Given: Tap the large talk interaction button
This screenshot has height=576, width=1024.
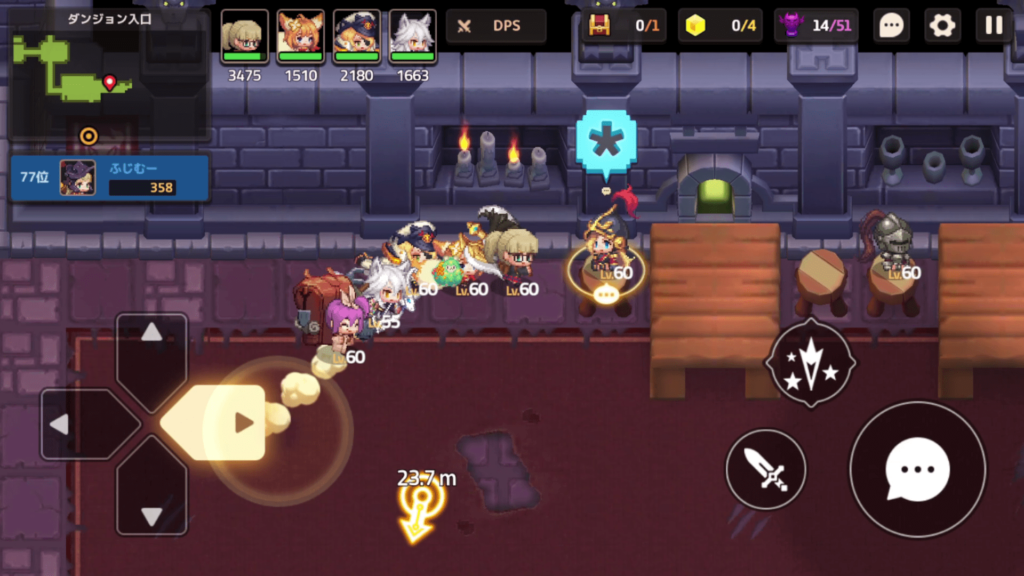Looking at the screenshot, I should click(x=916, y=469).
